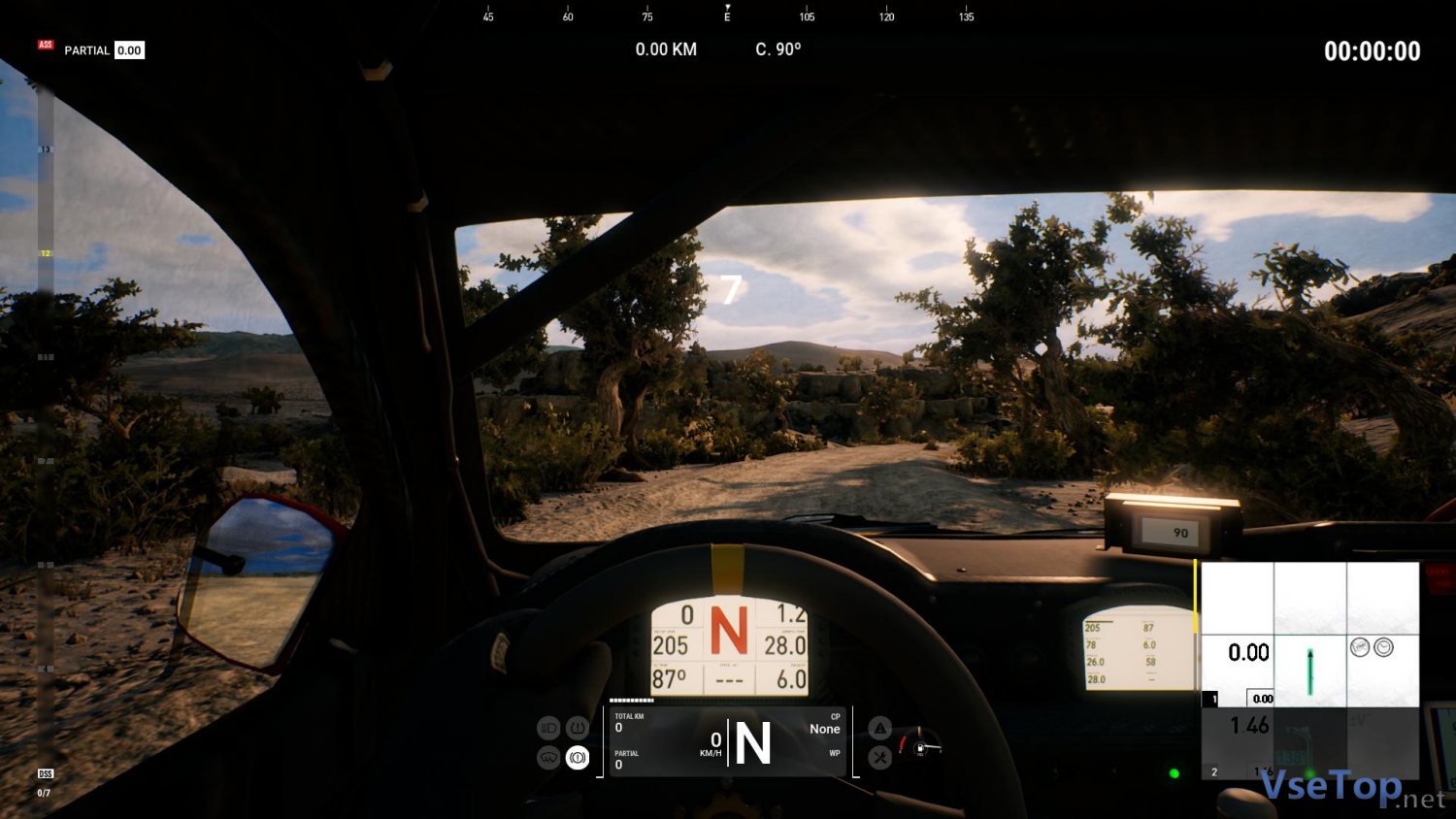1456x819 pixels.
Task: Open the repair wrench icon
Action: [879, 757]
